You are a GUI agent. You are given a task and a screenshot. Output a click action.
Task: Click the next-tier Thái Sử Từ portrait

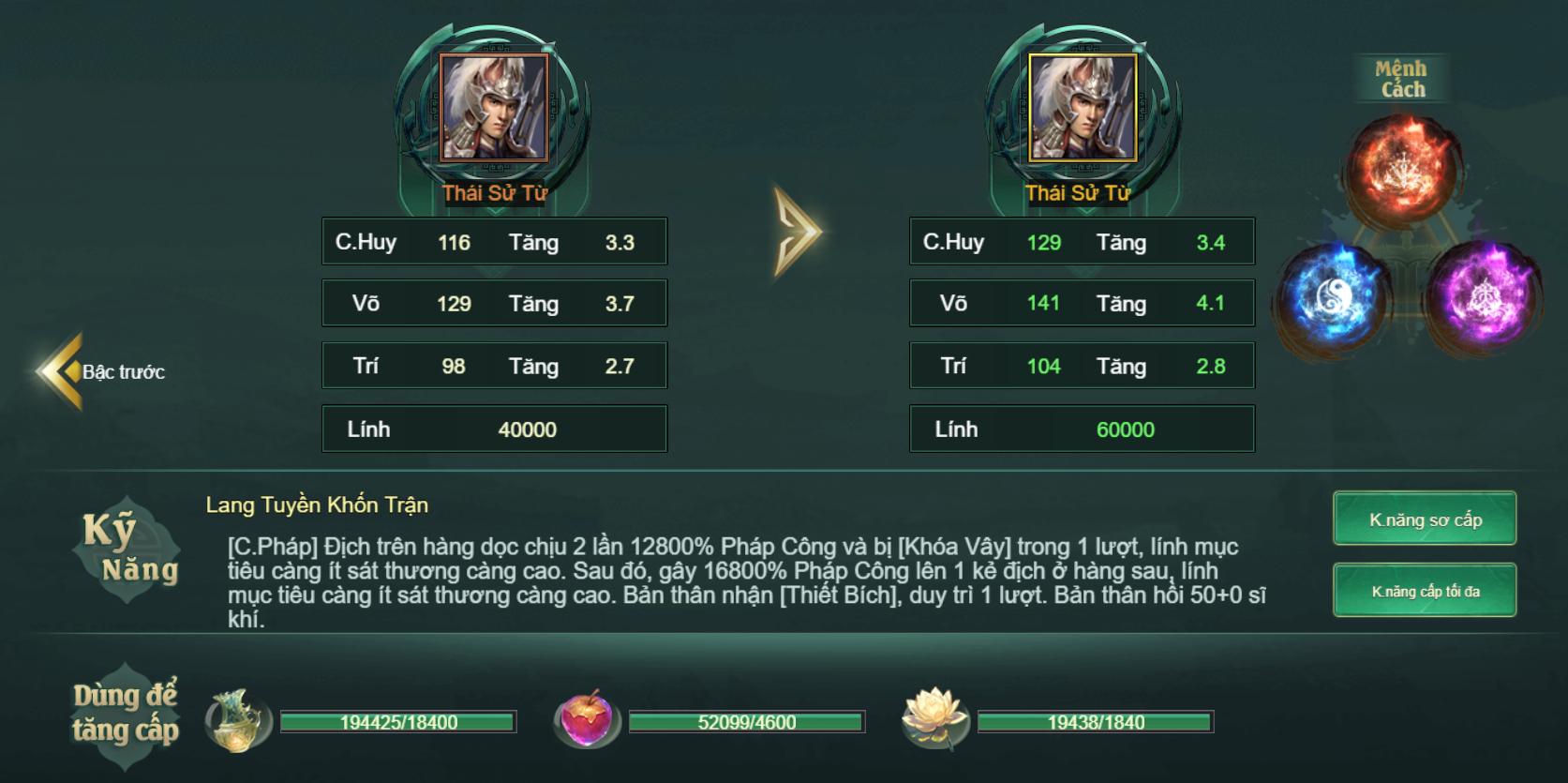tap(1083, 108)
